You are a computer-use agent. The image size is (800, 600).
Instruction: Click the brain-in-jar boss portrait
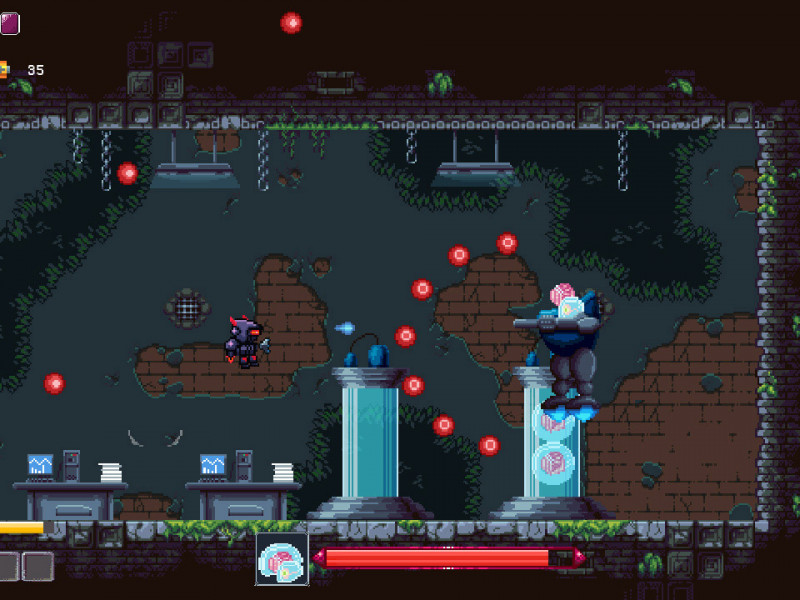(282, 559)
